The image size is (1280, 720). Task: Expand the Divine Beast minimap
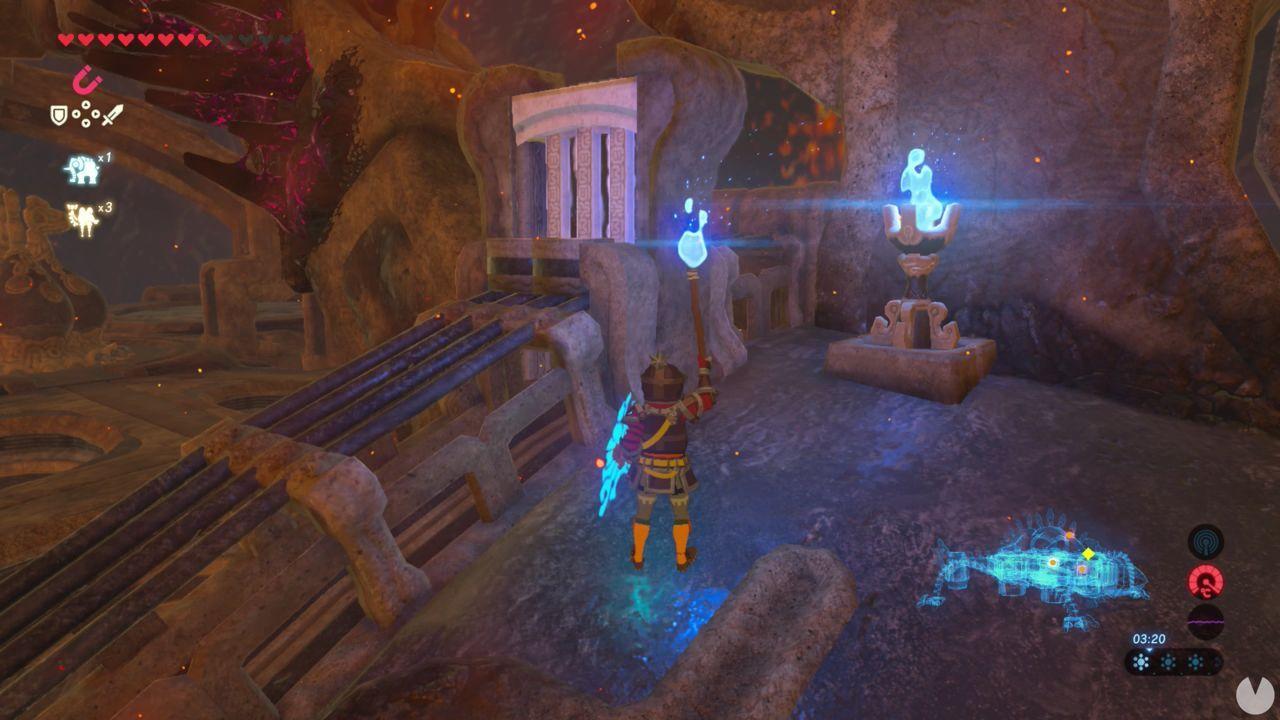click(1040, 565)
